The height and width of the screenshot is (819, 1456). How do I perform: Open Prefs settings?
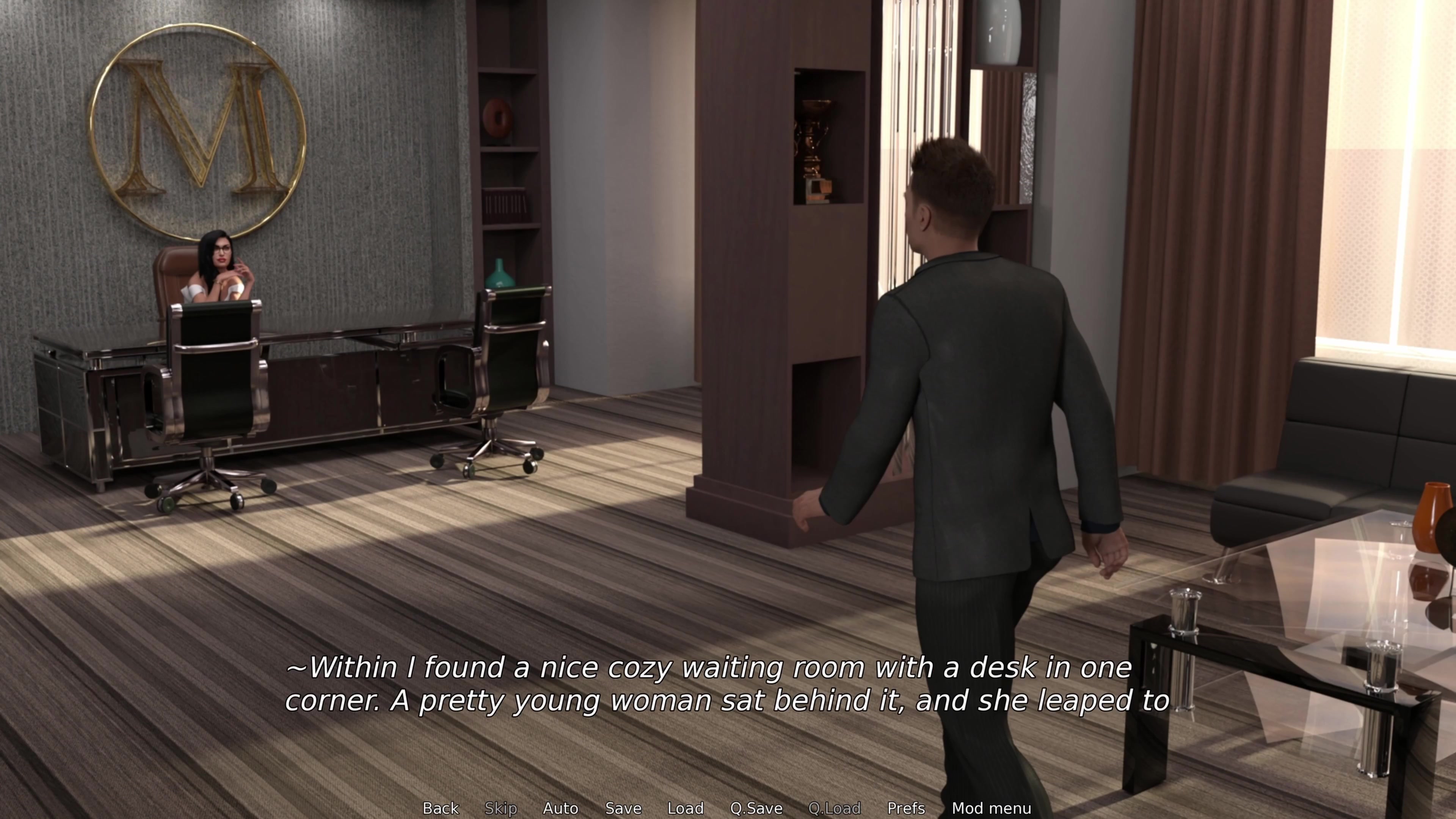click(906, 808)
